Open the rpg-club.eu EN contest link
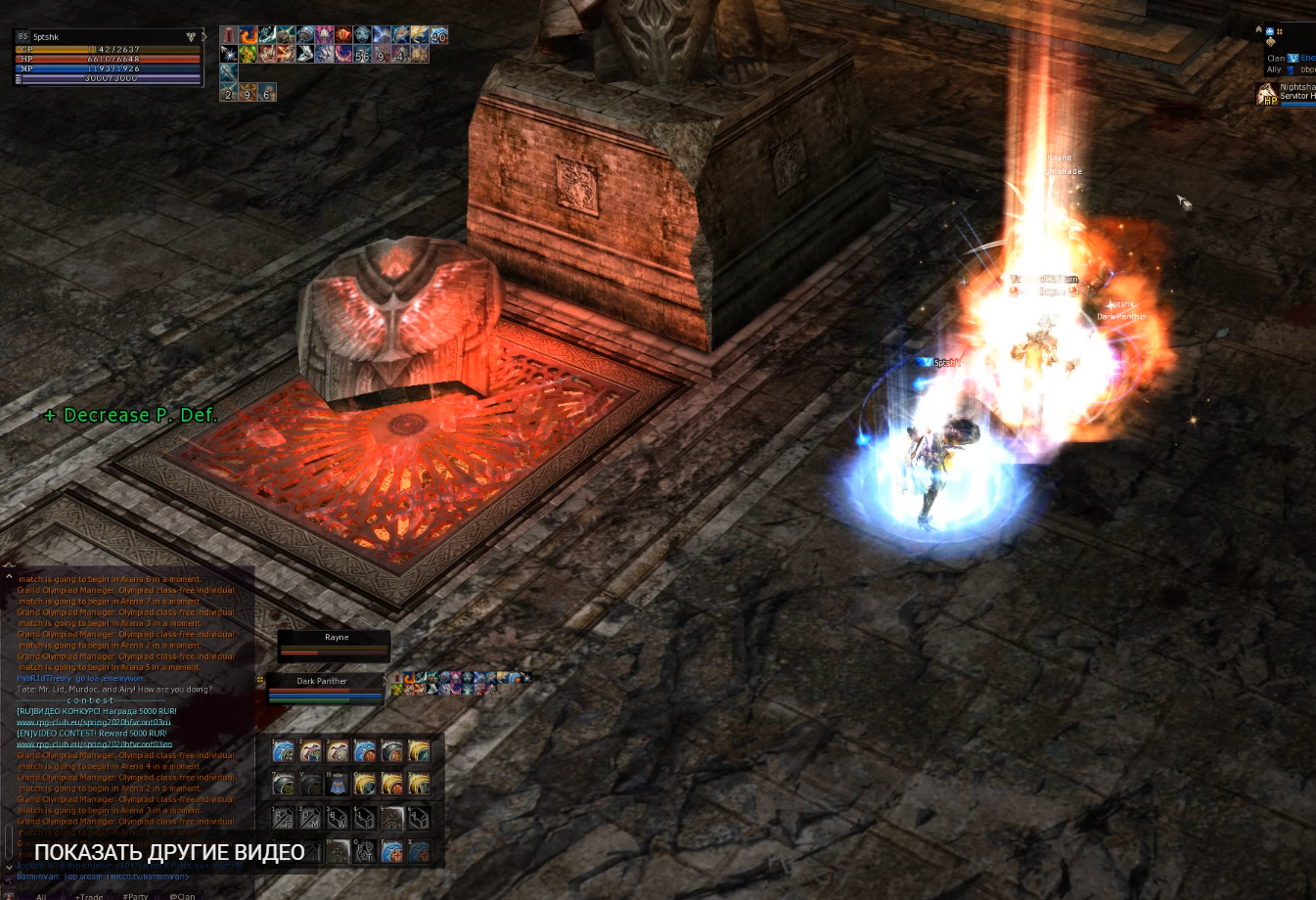1316x900 pixels. click(94, 744)
